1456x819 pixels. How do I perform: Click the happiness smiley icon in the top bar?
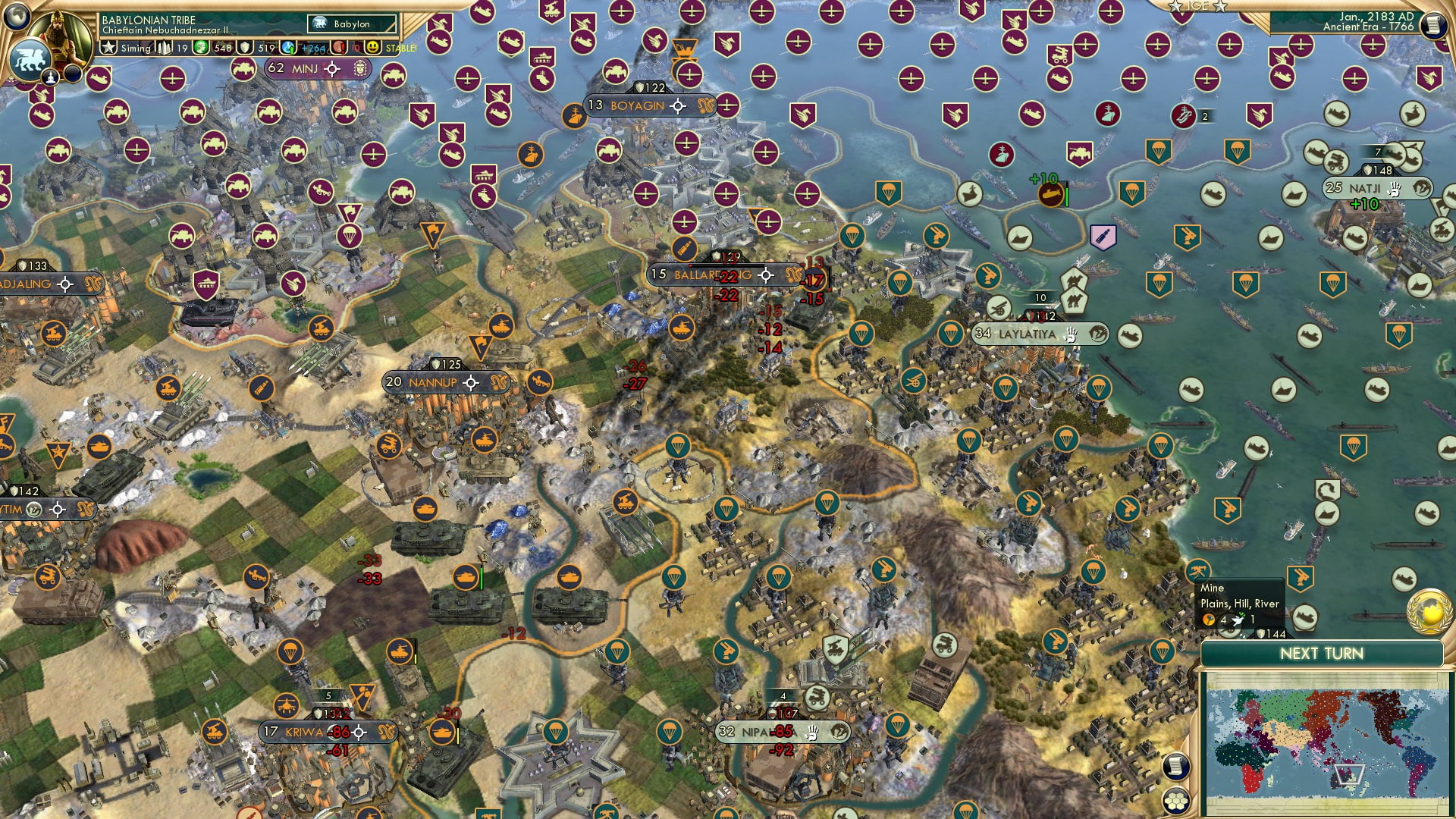click(x=372, y=48)
